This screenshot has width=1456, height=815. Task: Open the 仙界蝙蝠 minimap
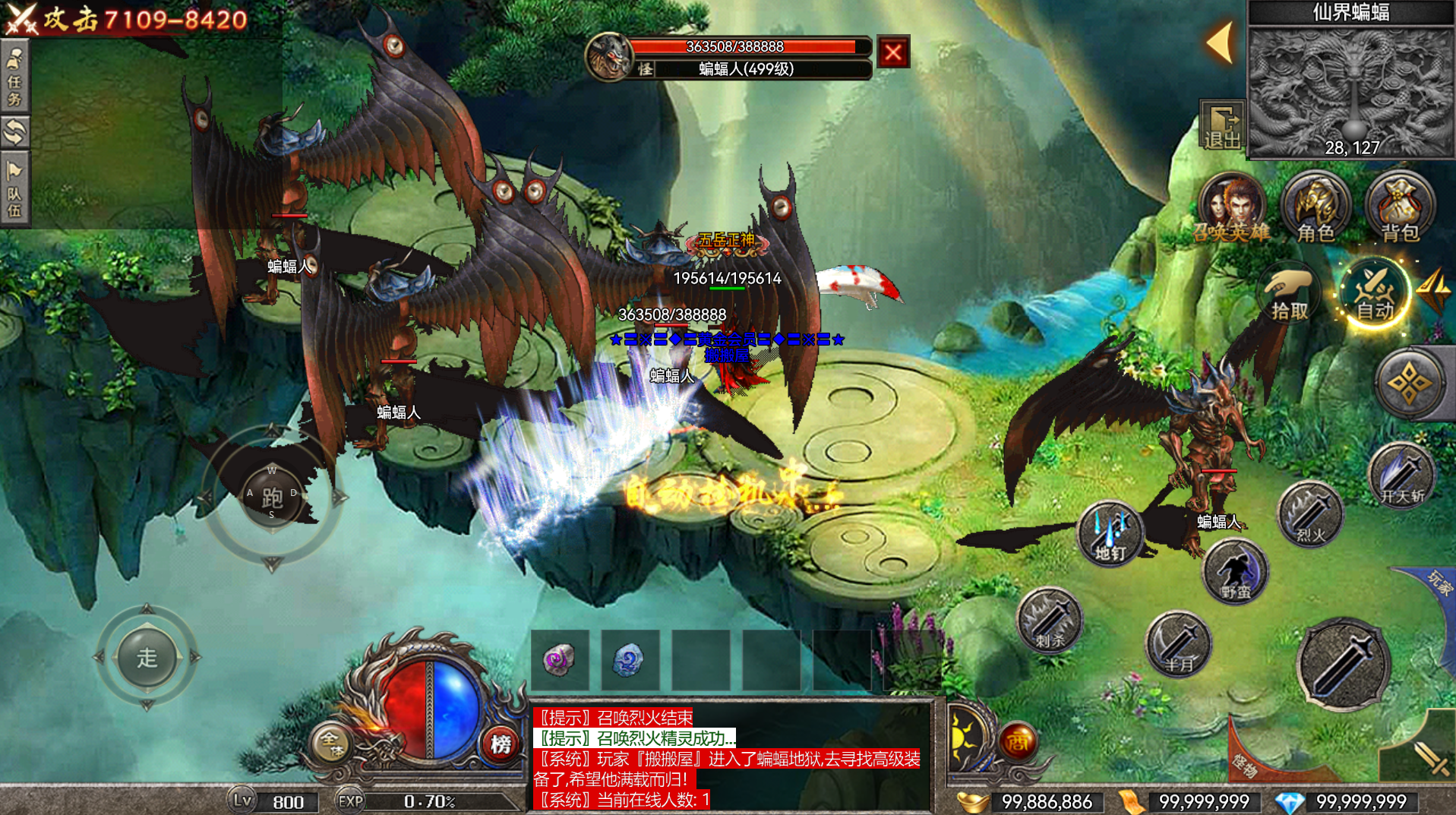(x=1350, y=91)
